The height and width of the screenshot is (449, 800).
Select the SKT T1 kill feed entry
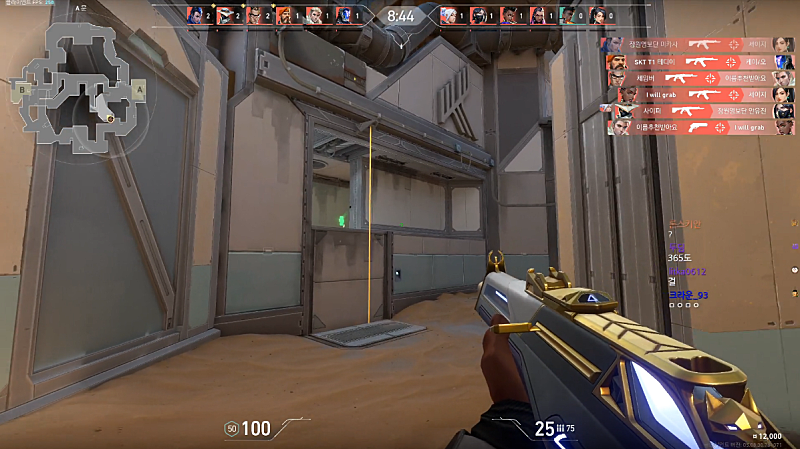point(698,60)
